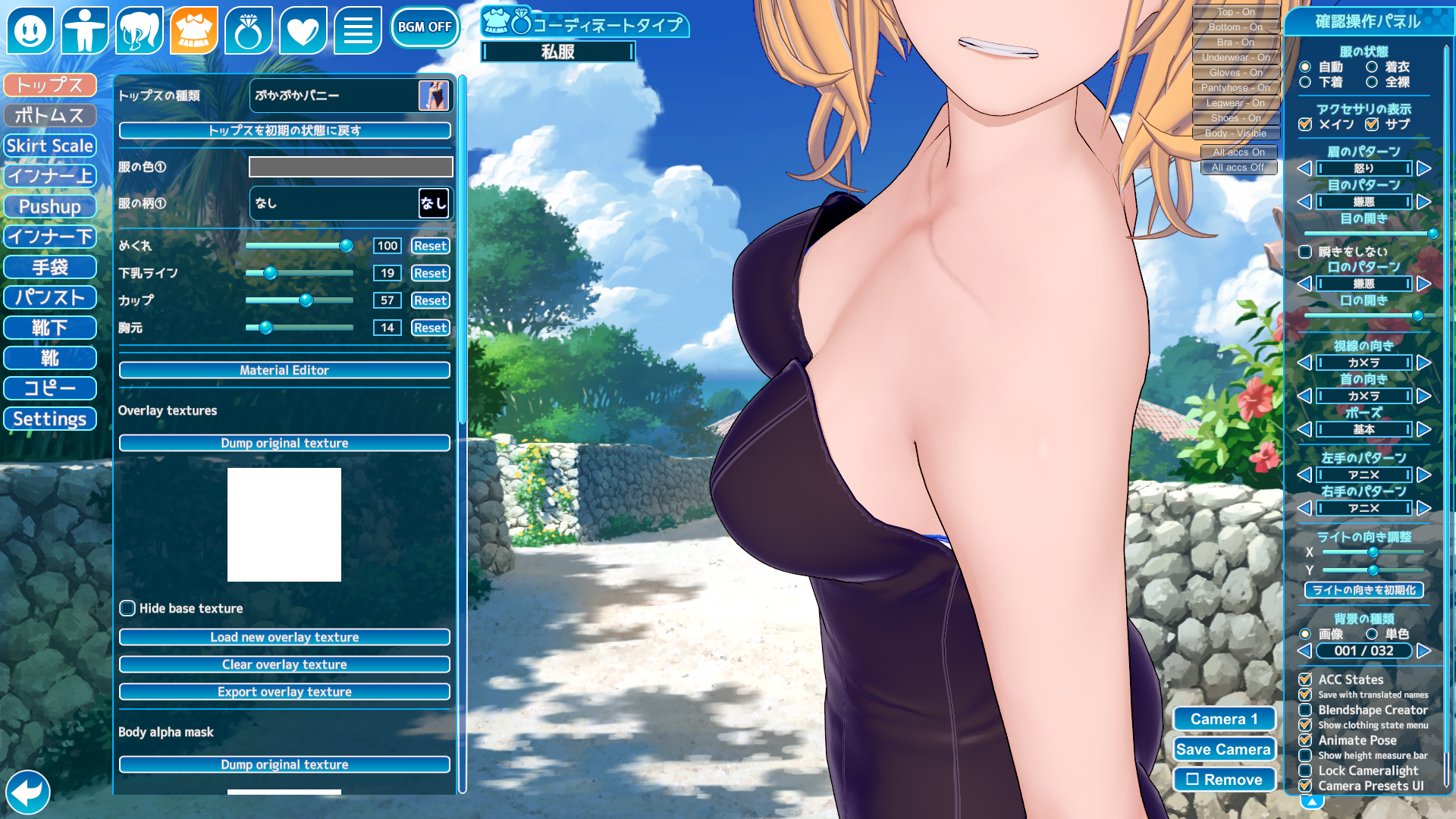Open the face editing smiley icon
The image size is (1456, 819).
coord(30,30)
